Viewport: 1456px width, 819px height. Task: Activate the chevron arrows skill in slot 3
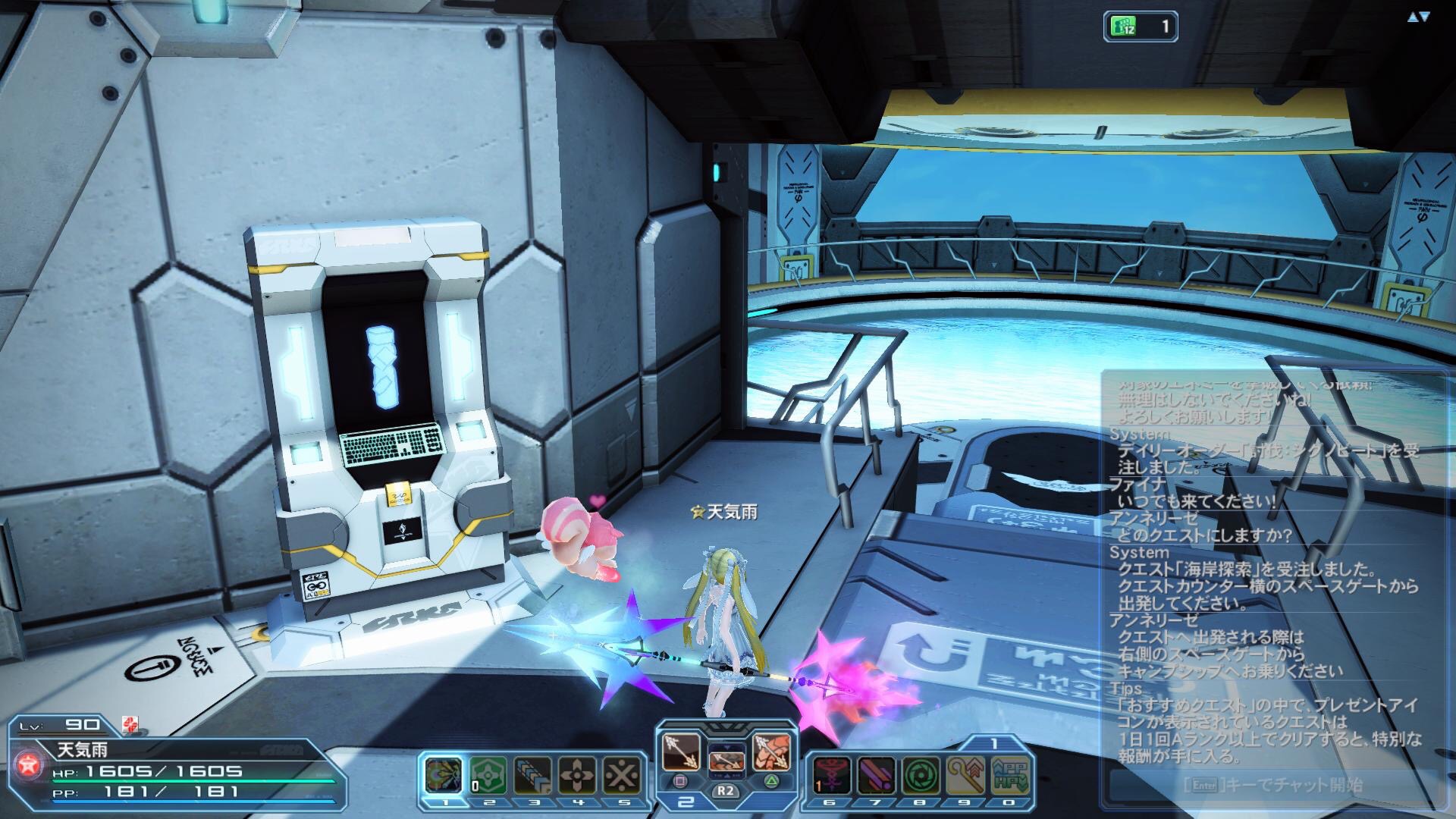[532, 774]
